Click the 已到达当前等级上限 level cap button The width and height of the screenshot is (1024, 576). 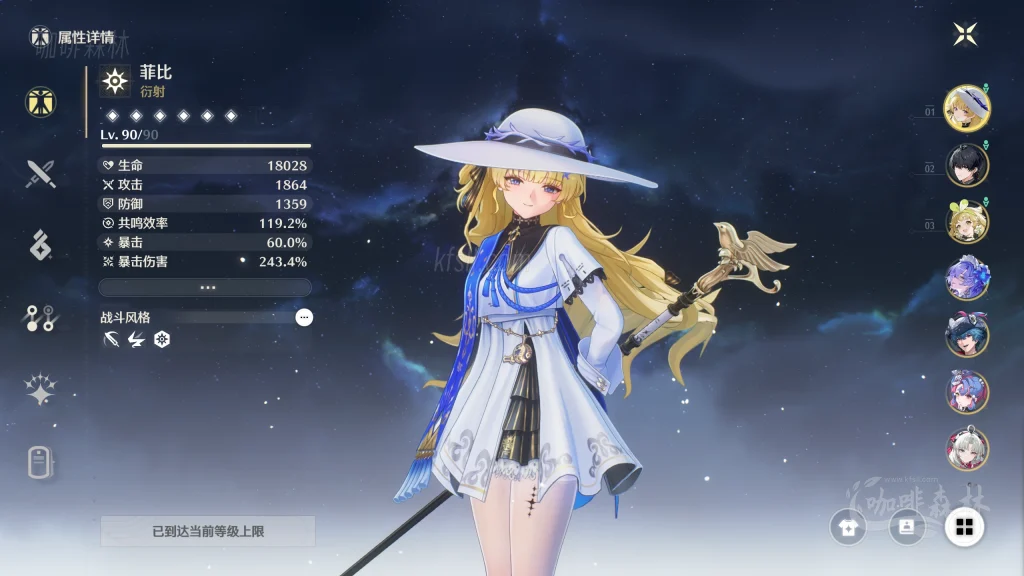[x=208, y=531]
